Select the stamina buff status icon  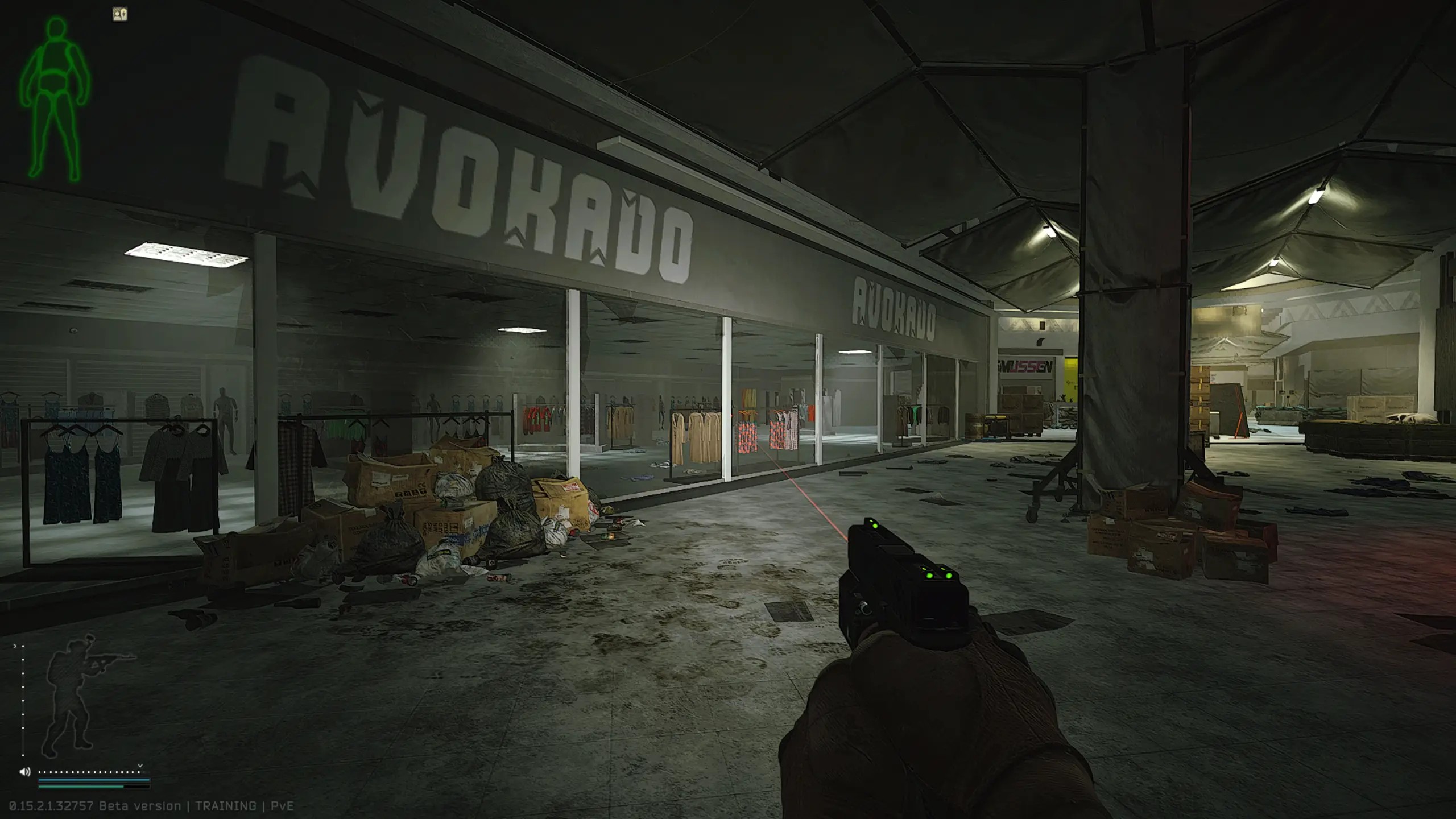click(x=120, y=14)
